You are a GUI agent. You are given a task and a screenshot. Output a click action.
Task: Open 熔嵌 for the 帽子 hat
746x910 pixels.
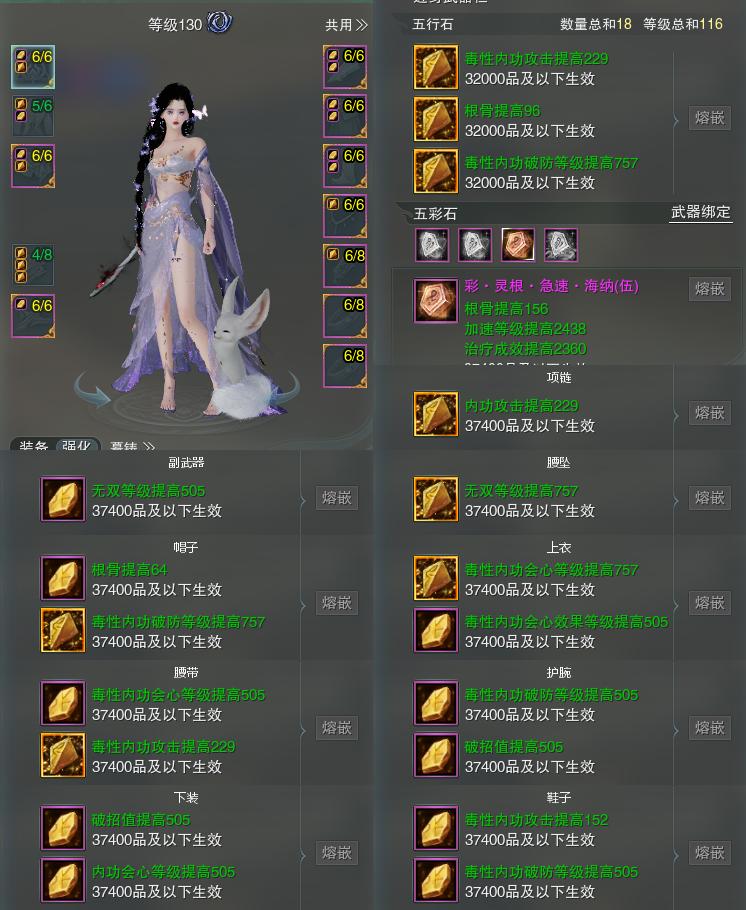(x=336, y=603)
